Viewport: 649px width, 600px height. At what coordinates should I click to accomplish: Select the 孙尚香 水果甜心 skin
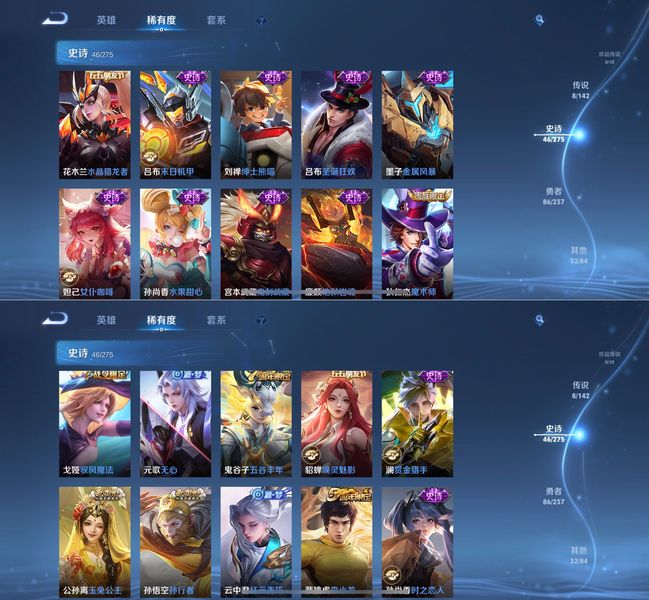pyautogui.click(x=175, y=242)
